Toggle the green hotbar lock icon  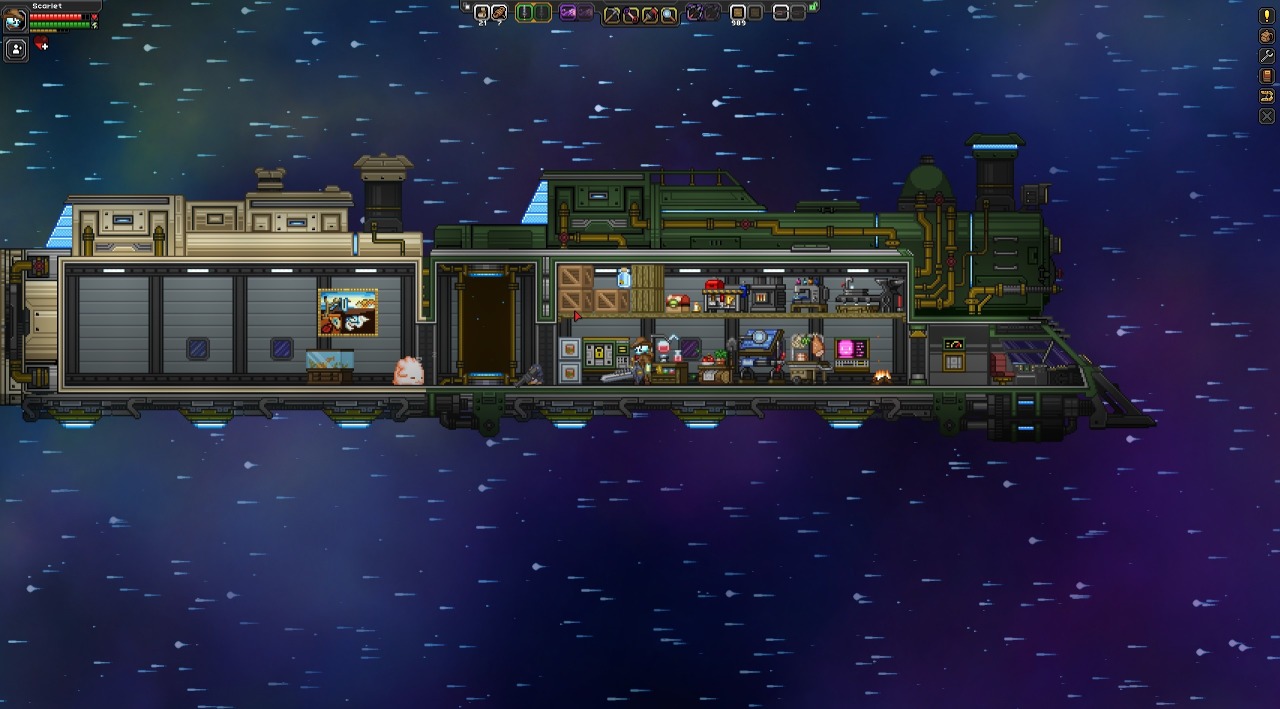814,7
